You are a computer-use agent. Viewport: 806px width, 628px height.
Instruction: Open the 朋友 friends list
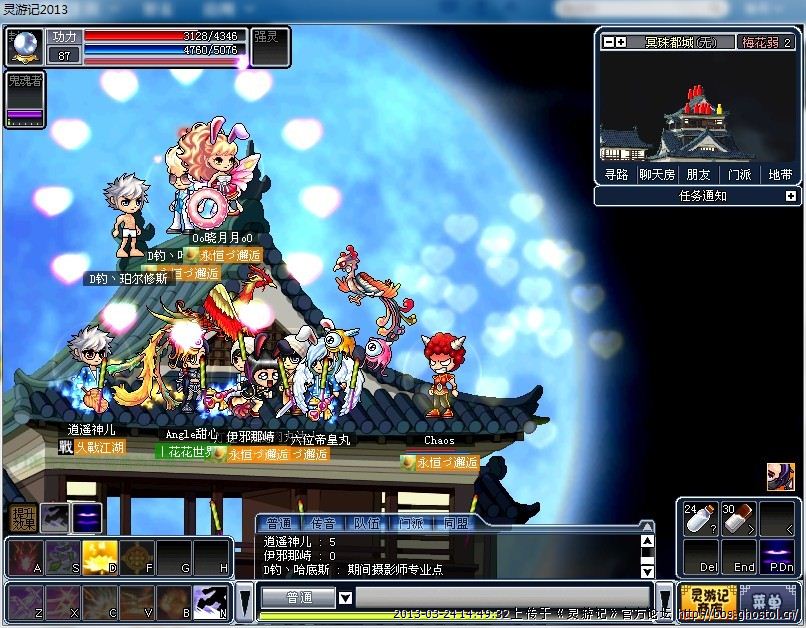pyautogui.click(x=698, y=174)
